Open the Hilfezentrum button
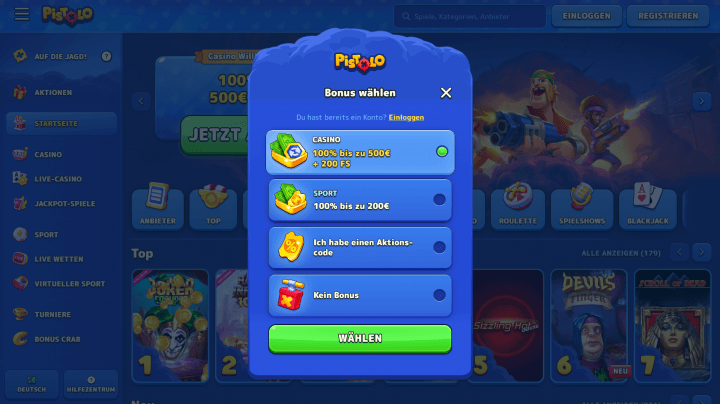The image size is (720, 404). coord(91,385)
